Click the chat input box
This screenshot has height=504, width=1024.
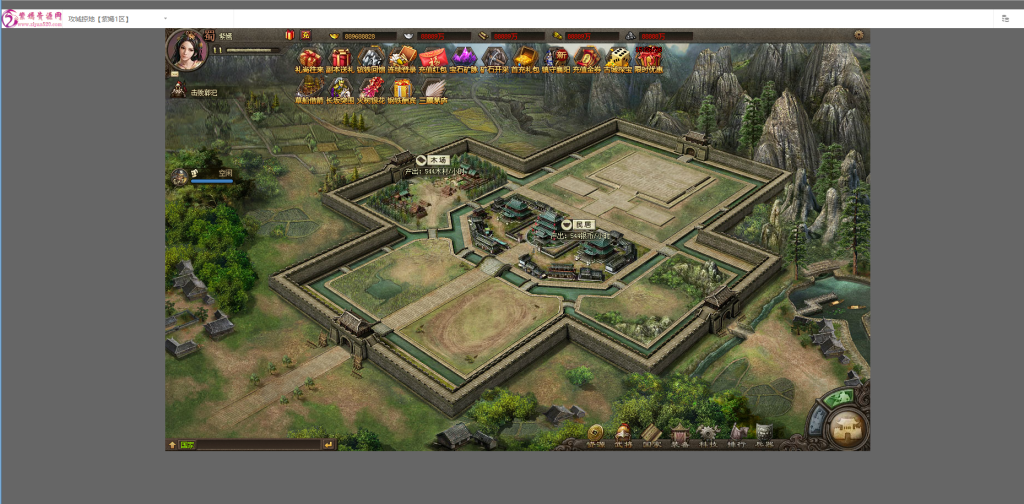258,444
